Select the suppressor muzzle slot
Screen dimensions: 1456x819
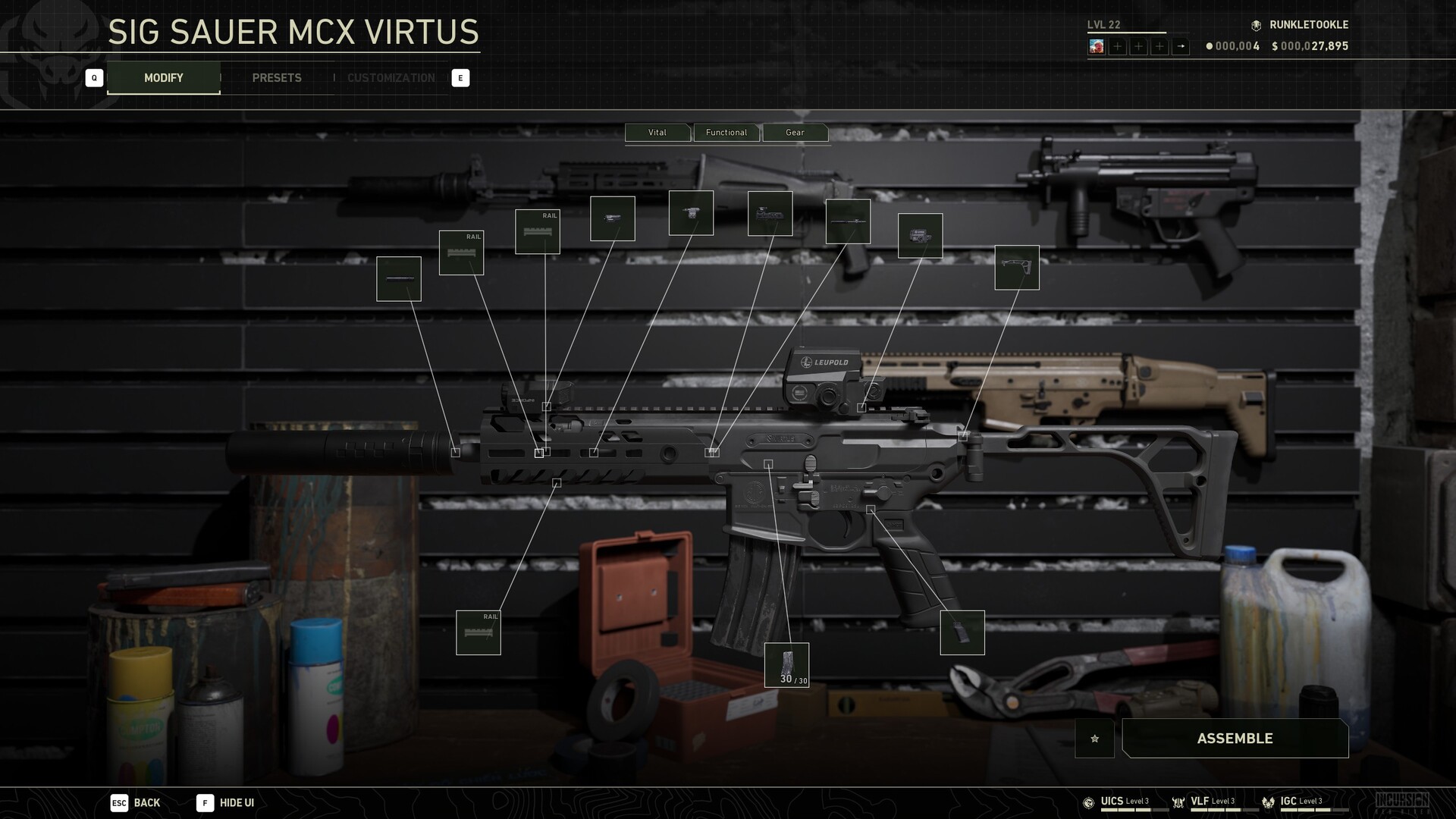[x=399, y=279]
